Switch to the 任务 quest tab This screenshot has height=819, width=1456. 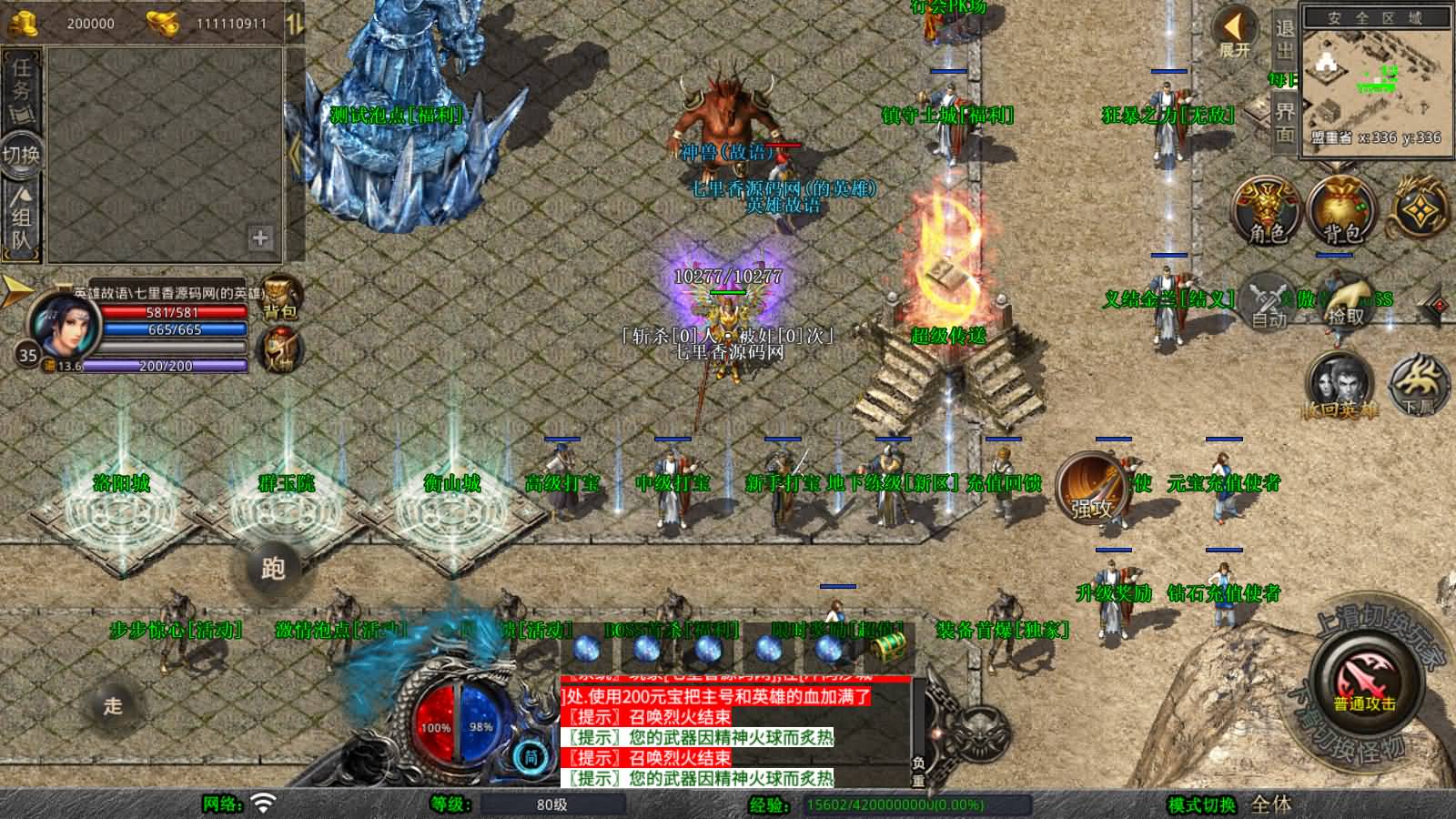[x=21, y=85]
